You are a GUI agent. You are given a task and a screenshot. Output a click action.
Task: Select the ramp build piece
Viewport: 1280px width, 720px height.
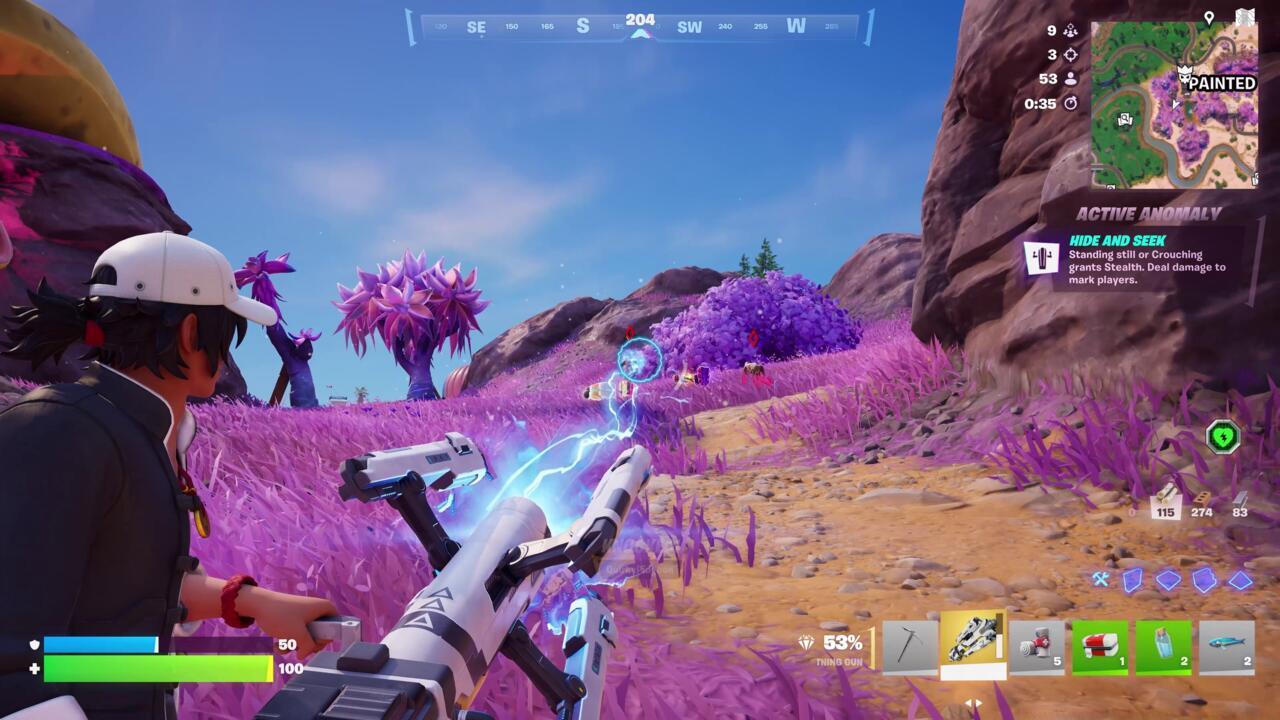pos(1202,581)
